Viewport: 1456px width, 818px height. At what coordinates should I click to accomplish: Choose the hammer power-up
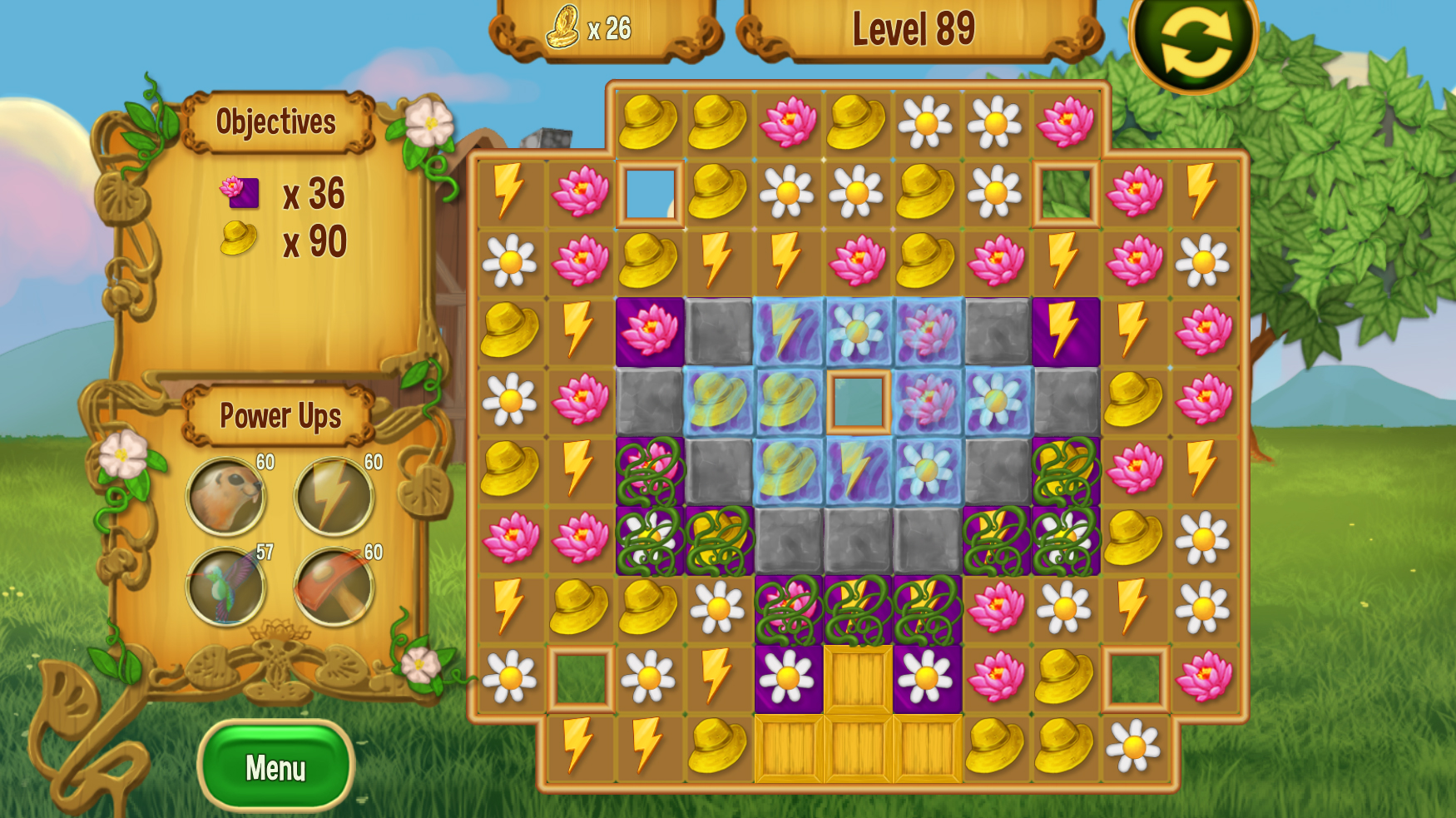click(x=334, y=587)
